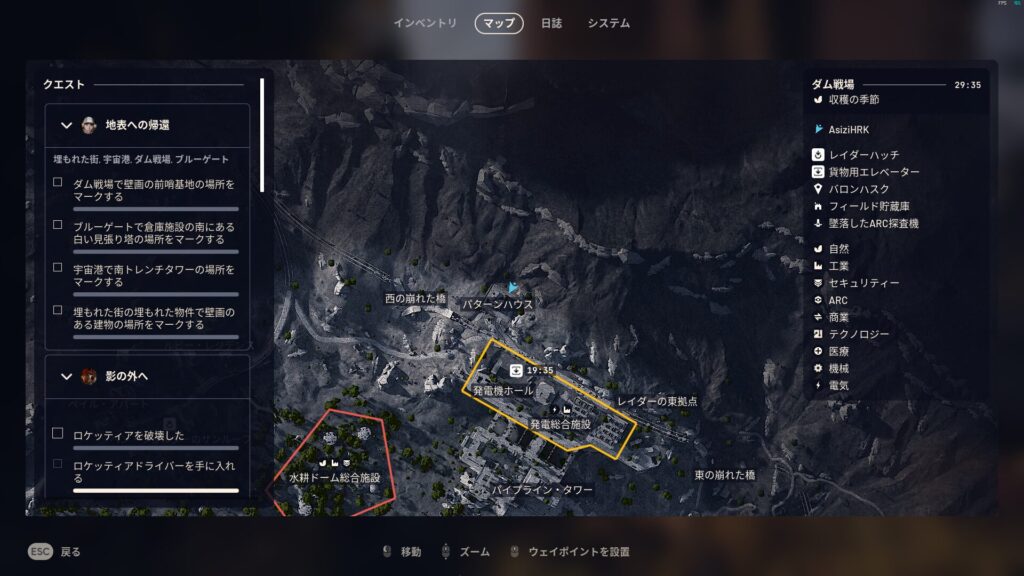This screenshot has width=1024, height=576.
Task: Collapse the 地表への帰還 quest section
Action: point(67,125)
